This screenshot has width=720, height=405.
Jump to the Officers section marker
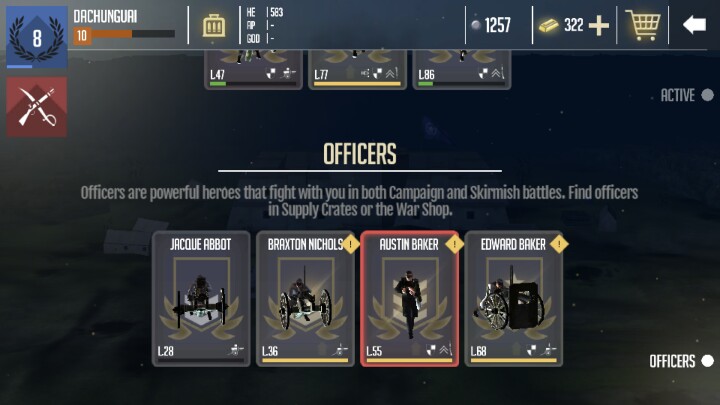707,361
